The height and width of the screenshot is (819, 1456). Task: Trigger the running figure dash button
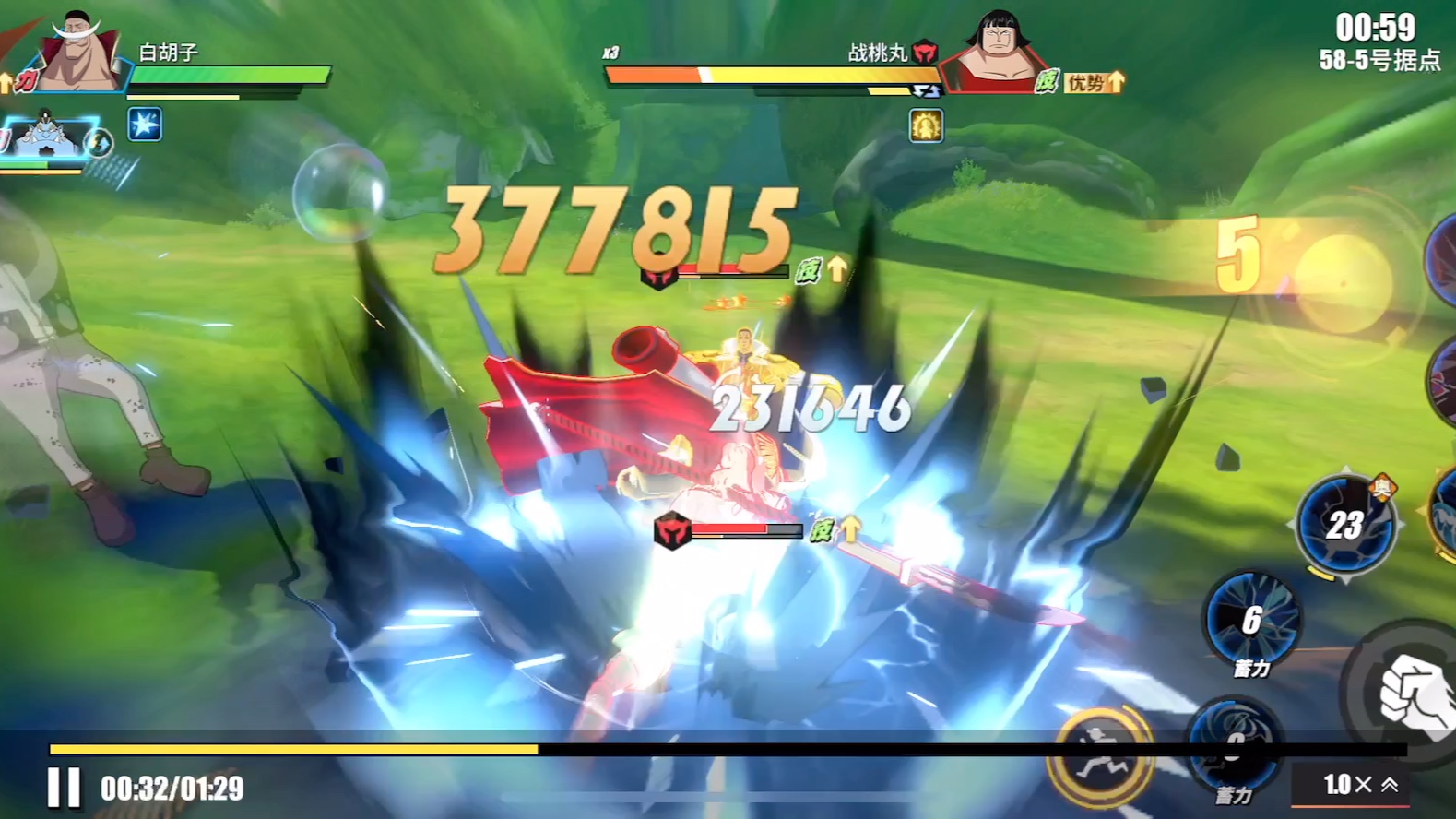coord(1099,756)
